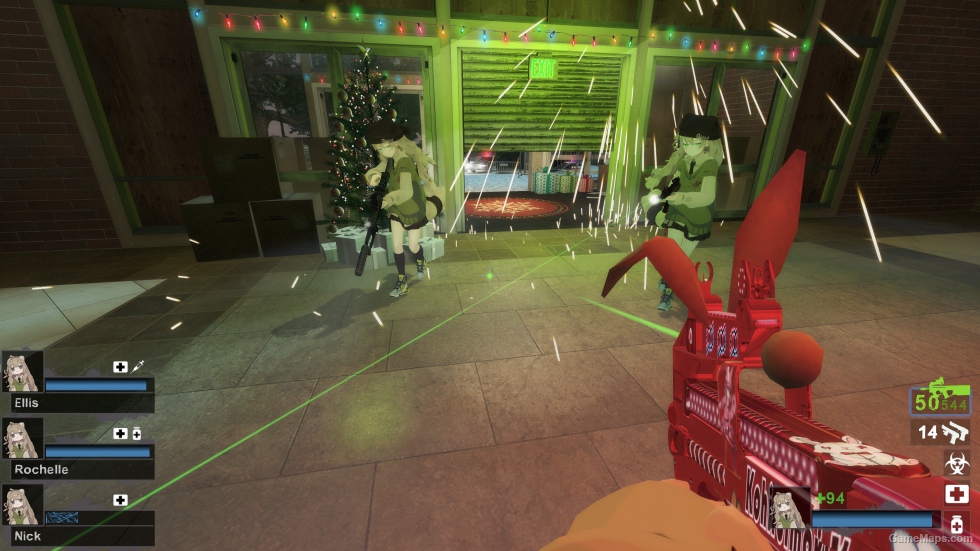Choose the first aid kit slot
Image resolution: width=980 pixels, height=551 pixels.
957,494
